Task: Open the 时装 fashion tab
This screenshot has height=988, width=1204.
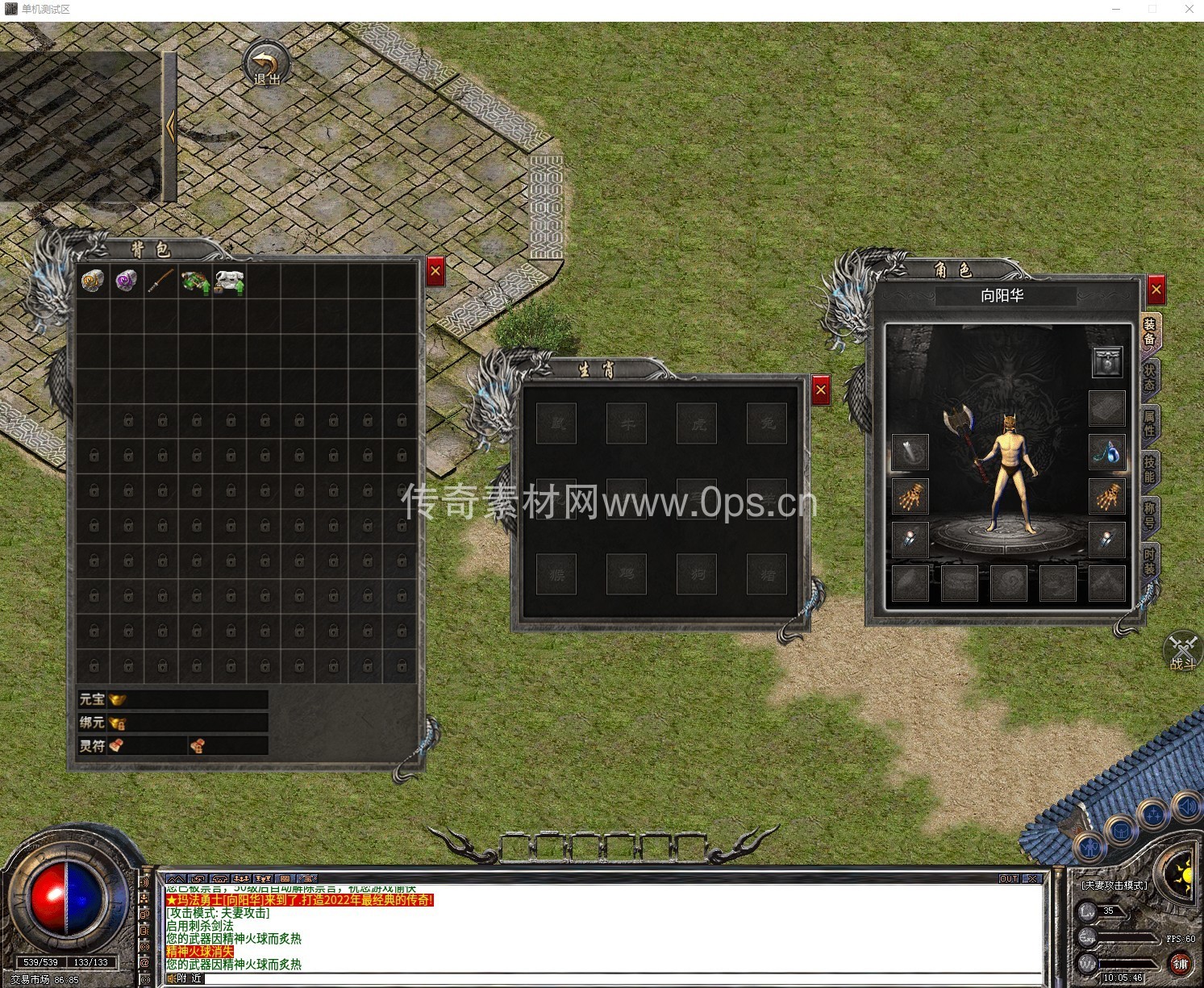Action: point(1150,561)
